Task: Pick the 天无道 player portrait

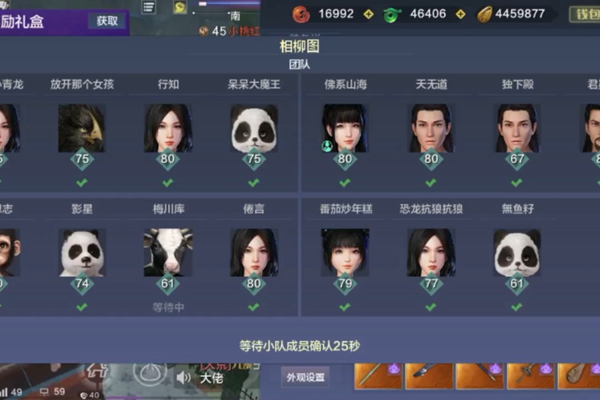Action: click(431, 128)
